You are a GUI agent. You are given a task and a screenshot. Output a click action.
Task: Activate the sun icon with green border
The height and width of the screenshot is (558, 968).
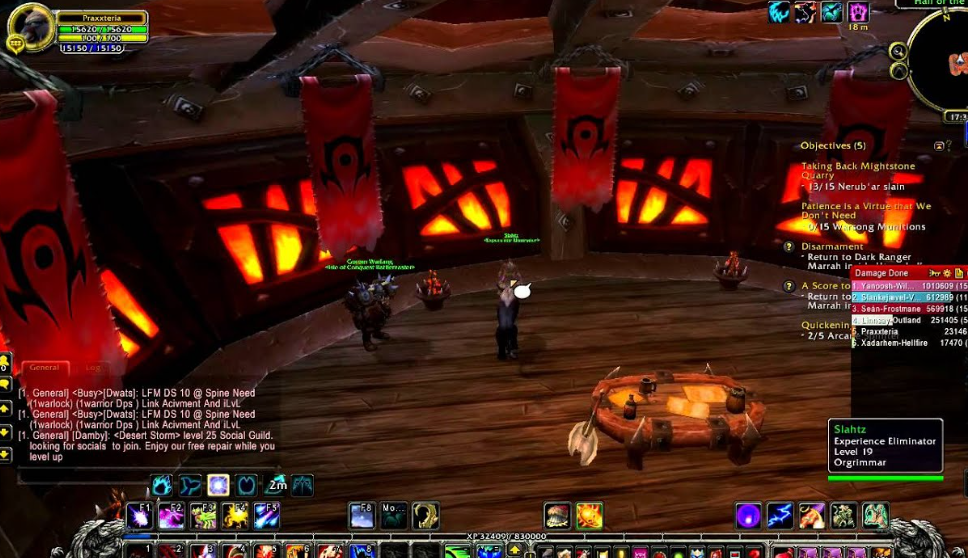(589, 516)
